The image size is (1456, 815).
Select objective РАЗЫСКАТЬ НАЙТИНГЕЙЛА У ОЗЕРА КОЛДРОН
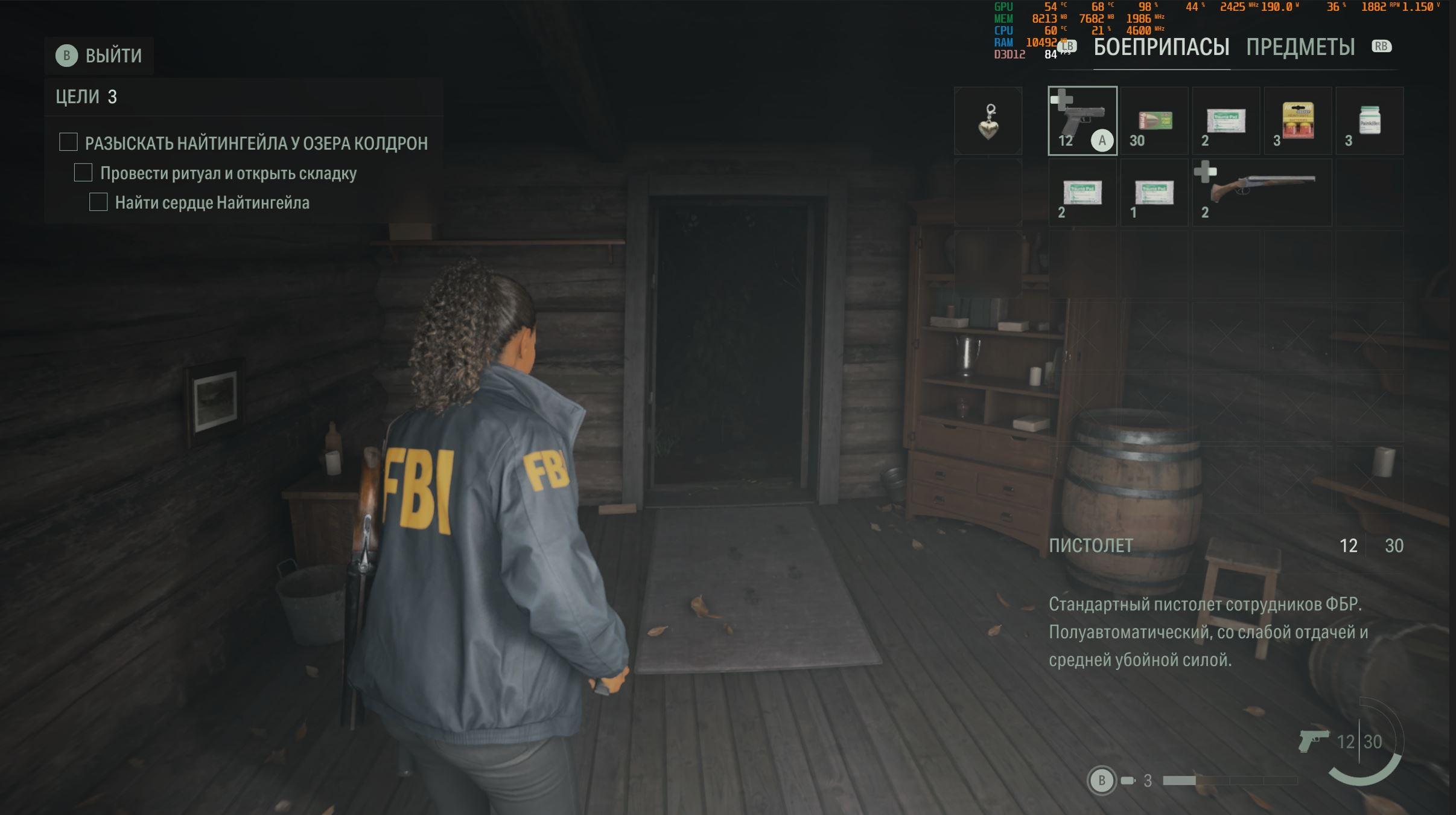coord(256,143)
